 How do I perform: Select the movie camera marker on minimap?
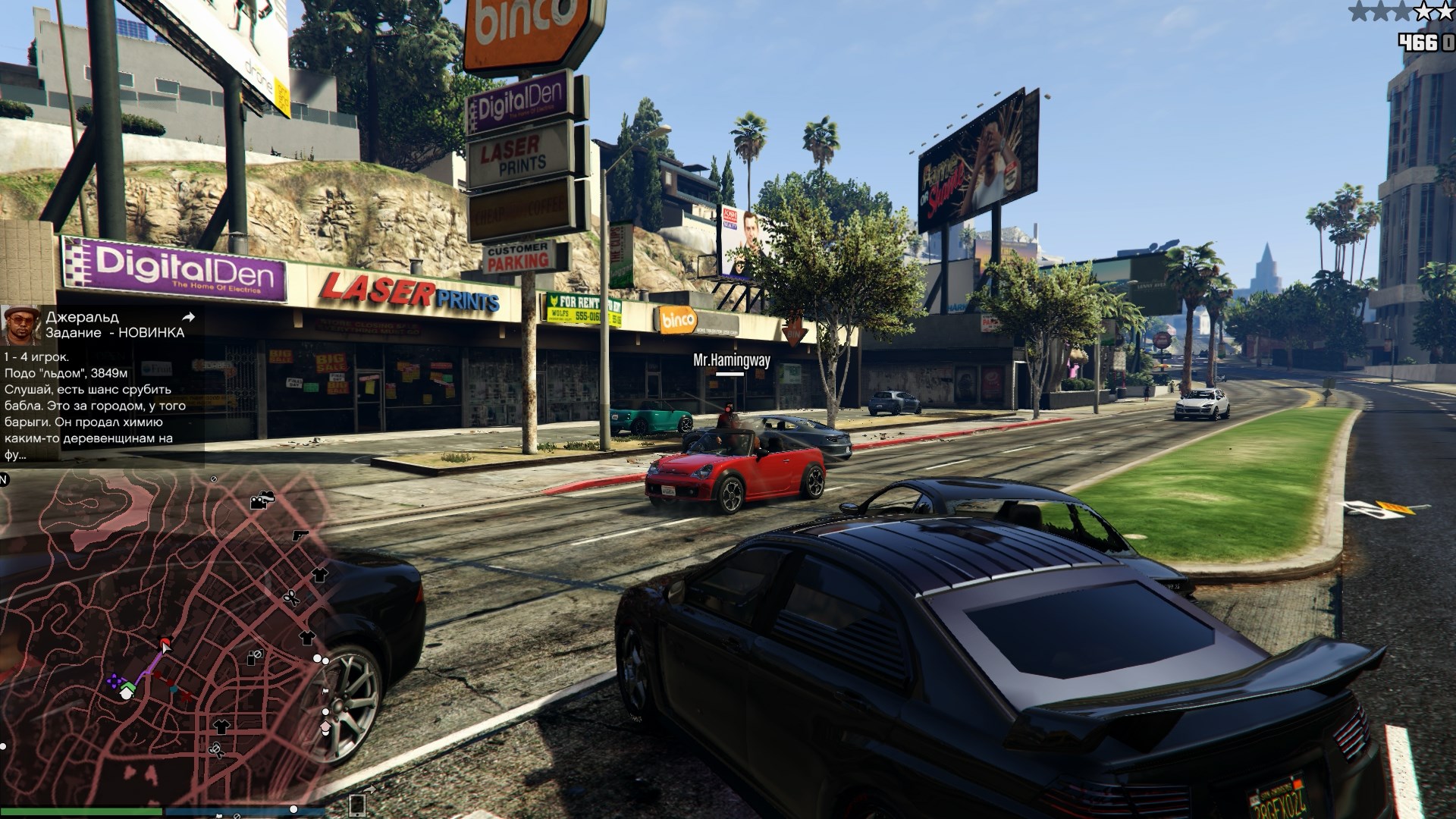(x=262, y=500)
